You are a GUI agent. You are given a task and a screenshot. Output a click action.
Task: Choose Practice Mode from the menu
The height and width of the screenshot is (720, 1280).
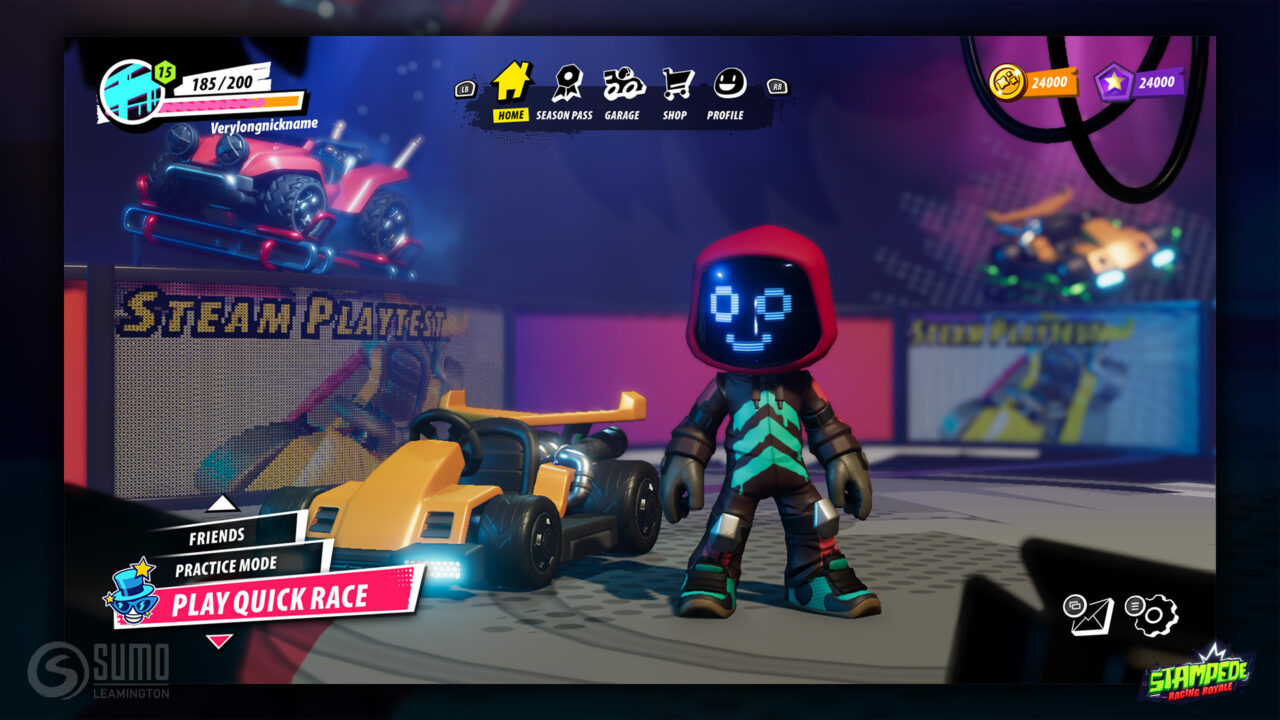point(227,567)
